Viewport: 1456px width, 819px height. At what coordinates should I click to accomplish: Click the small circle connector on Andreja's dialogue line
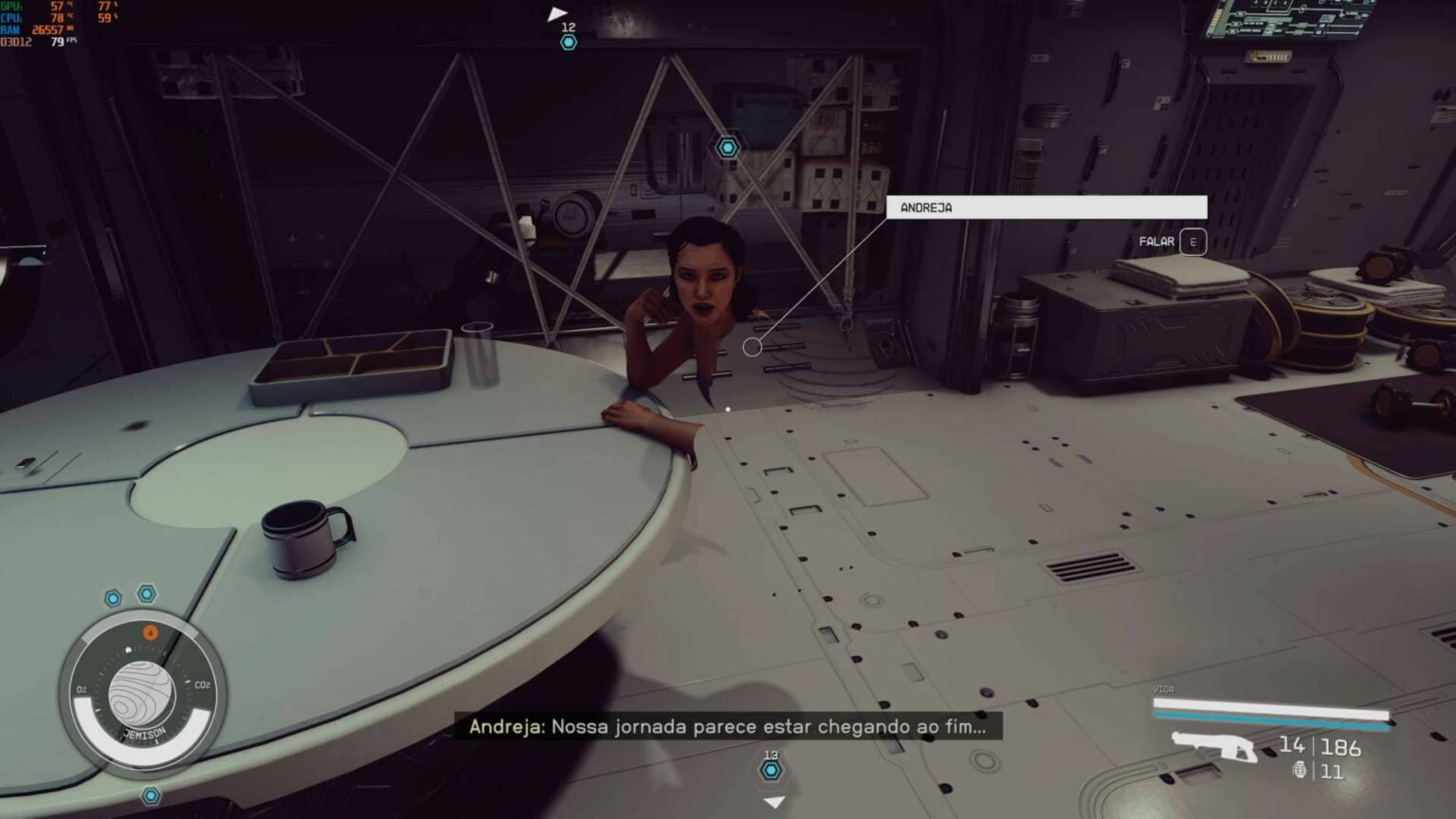[754, 346]
